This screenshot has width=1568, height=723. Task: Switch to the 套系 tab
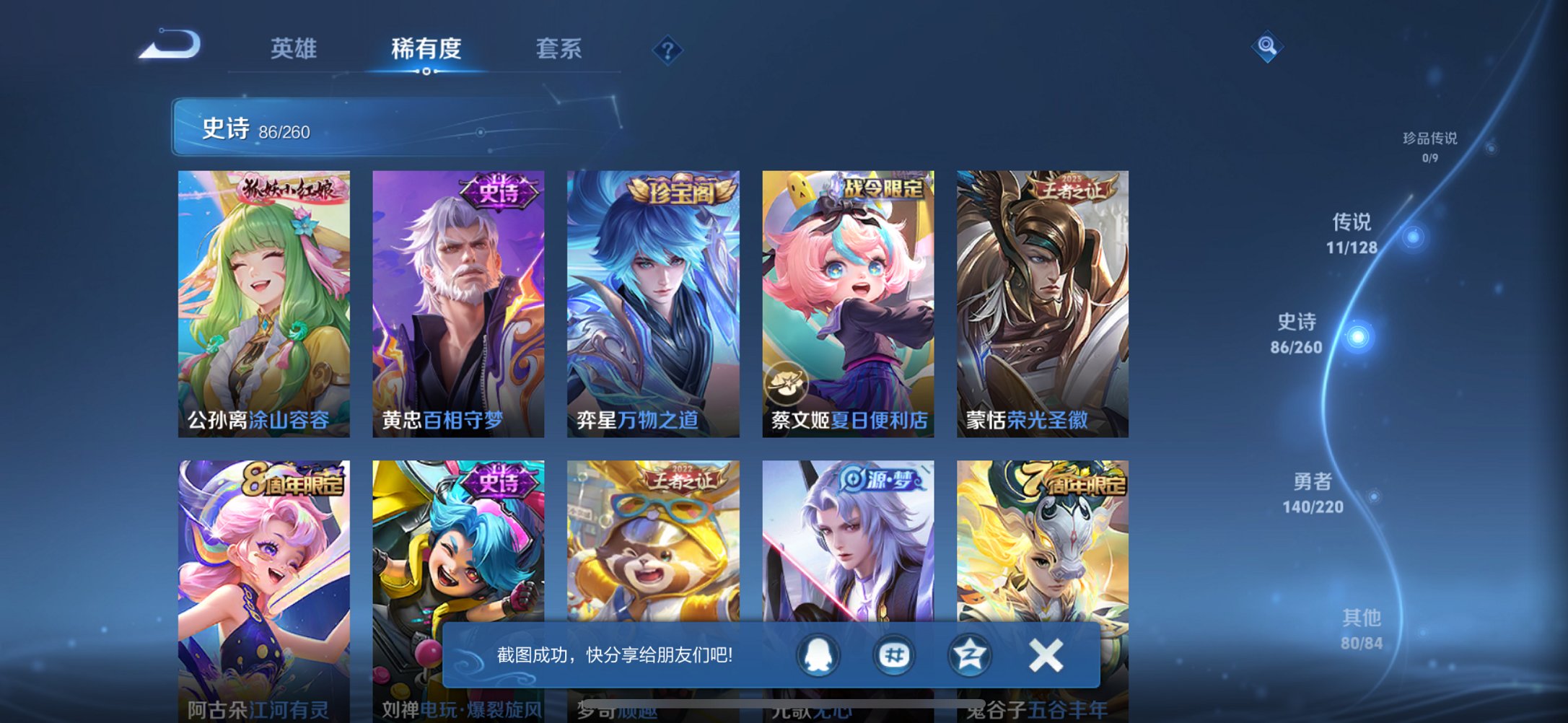pyautogui.click(x=556, y=48)
